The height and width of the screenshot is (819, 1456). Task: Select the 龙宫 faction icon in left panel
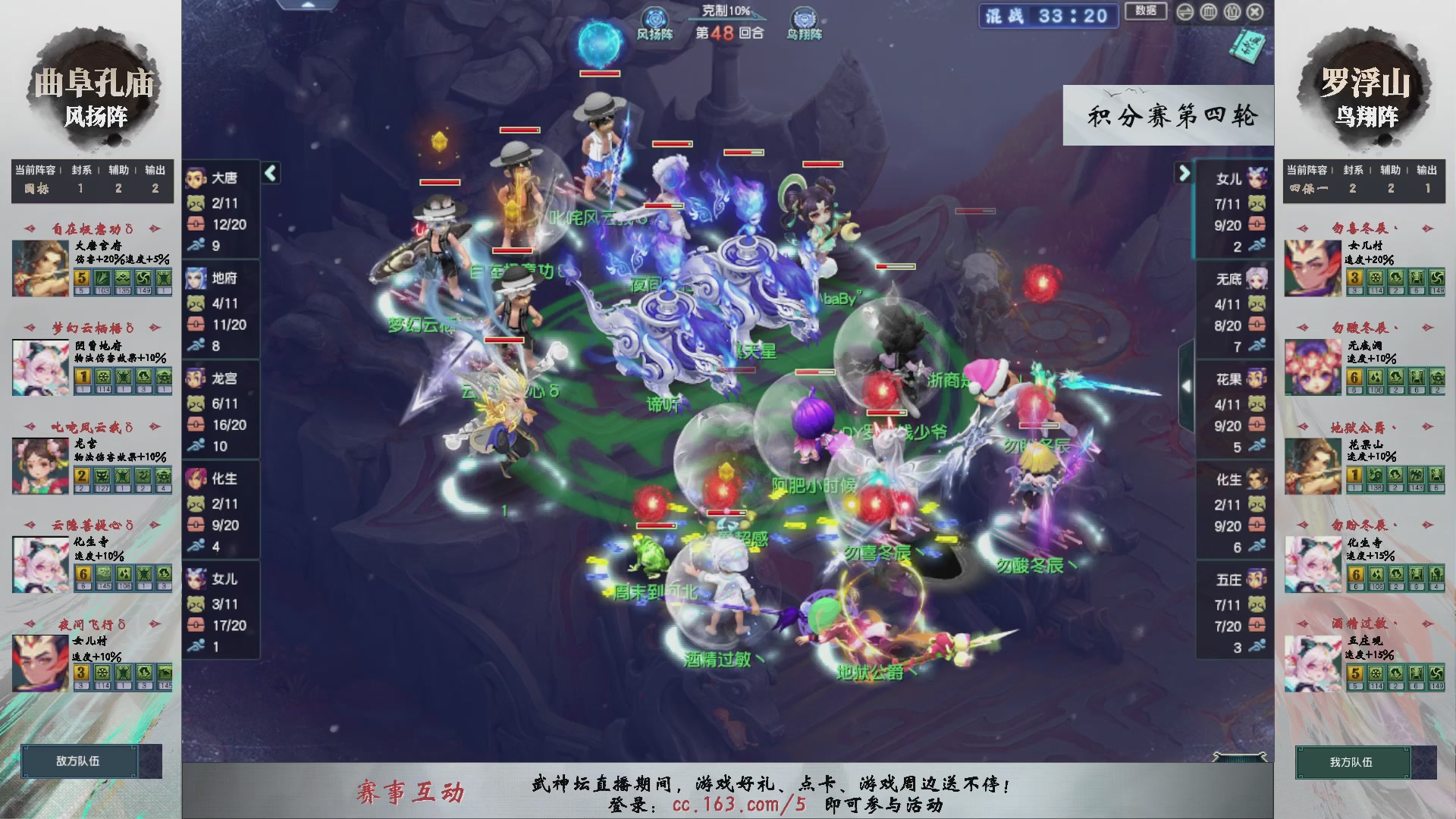click(x=197, y=379)
